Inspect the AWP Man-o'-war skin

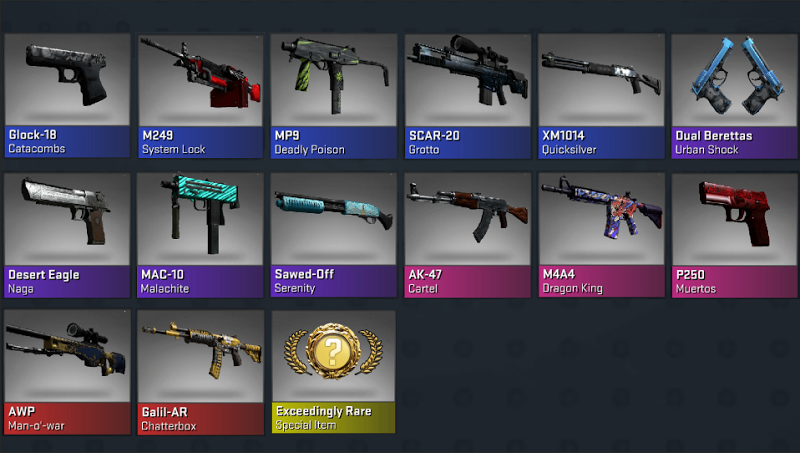(x=67, y=372)
